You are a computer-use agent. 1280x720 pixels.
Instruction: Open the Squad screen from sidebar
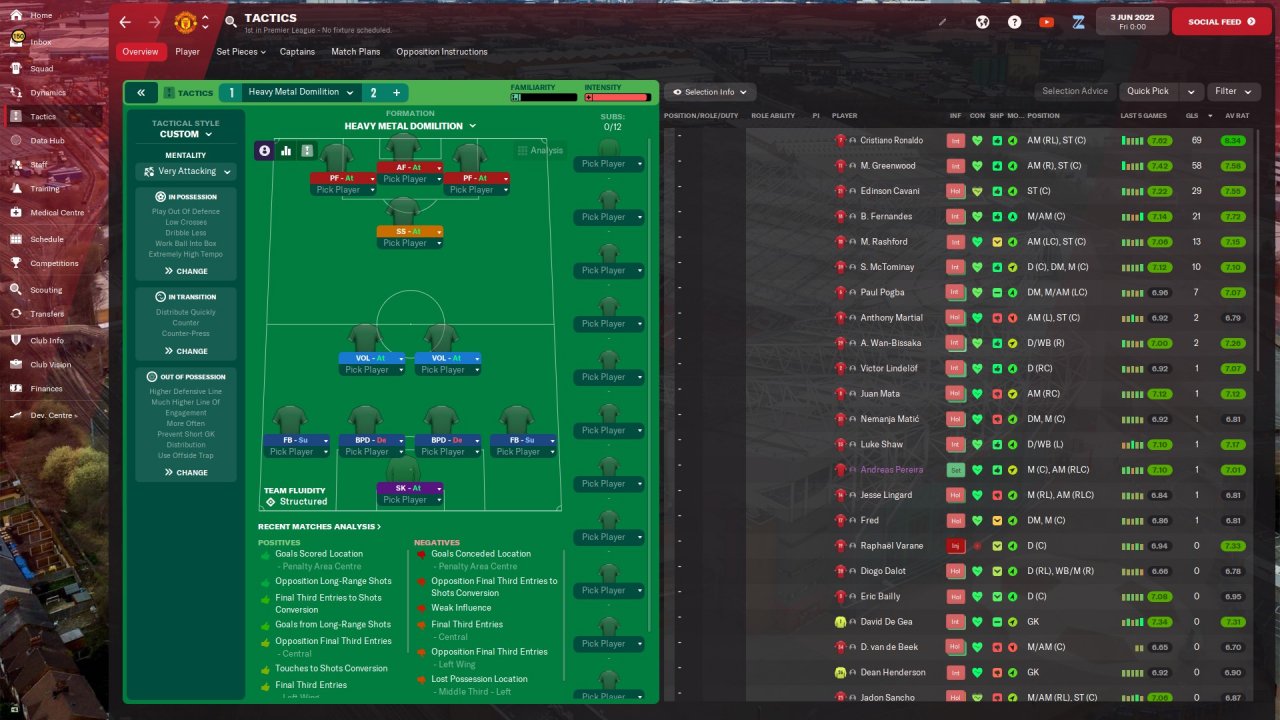[x=41, y=69]
